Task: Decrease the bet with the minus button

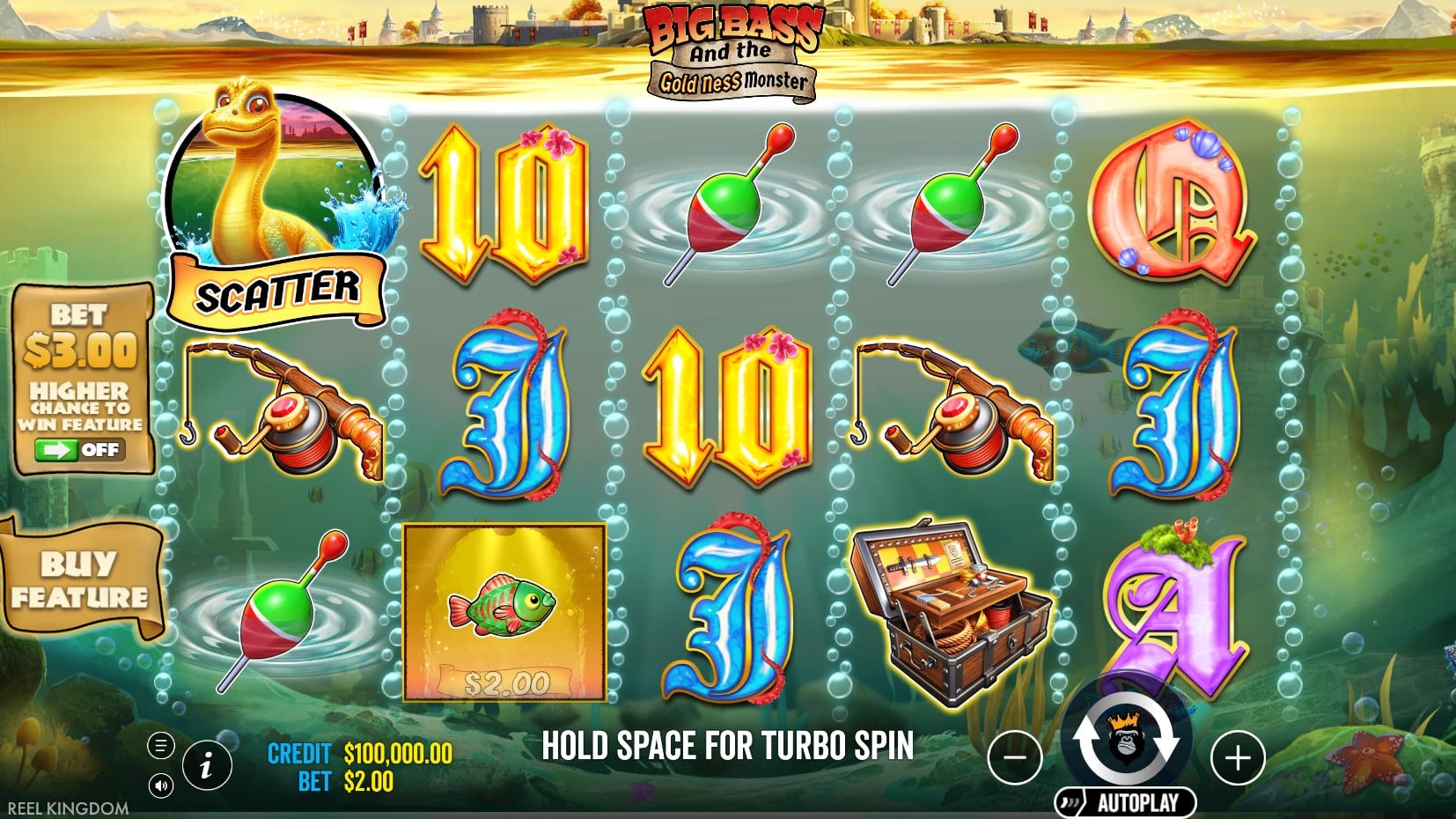Action: coord(1015,757)
